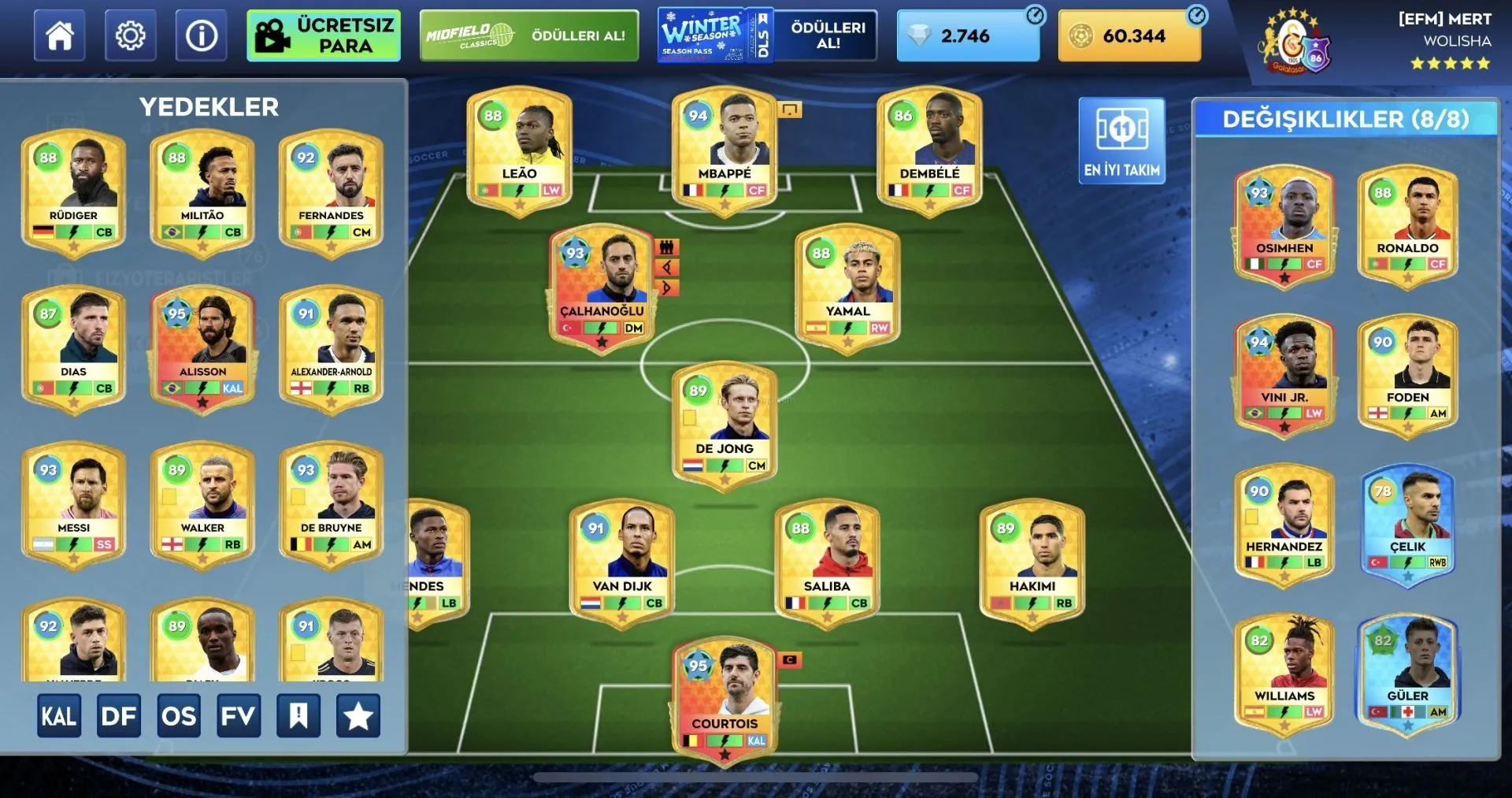Image resolution: width=1512 pixels, height=798 pixels.
Task: Claim free coins via Ücretsiz Para
Action: point(324,36)
